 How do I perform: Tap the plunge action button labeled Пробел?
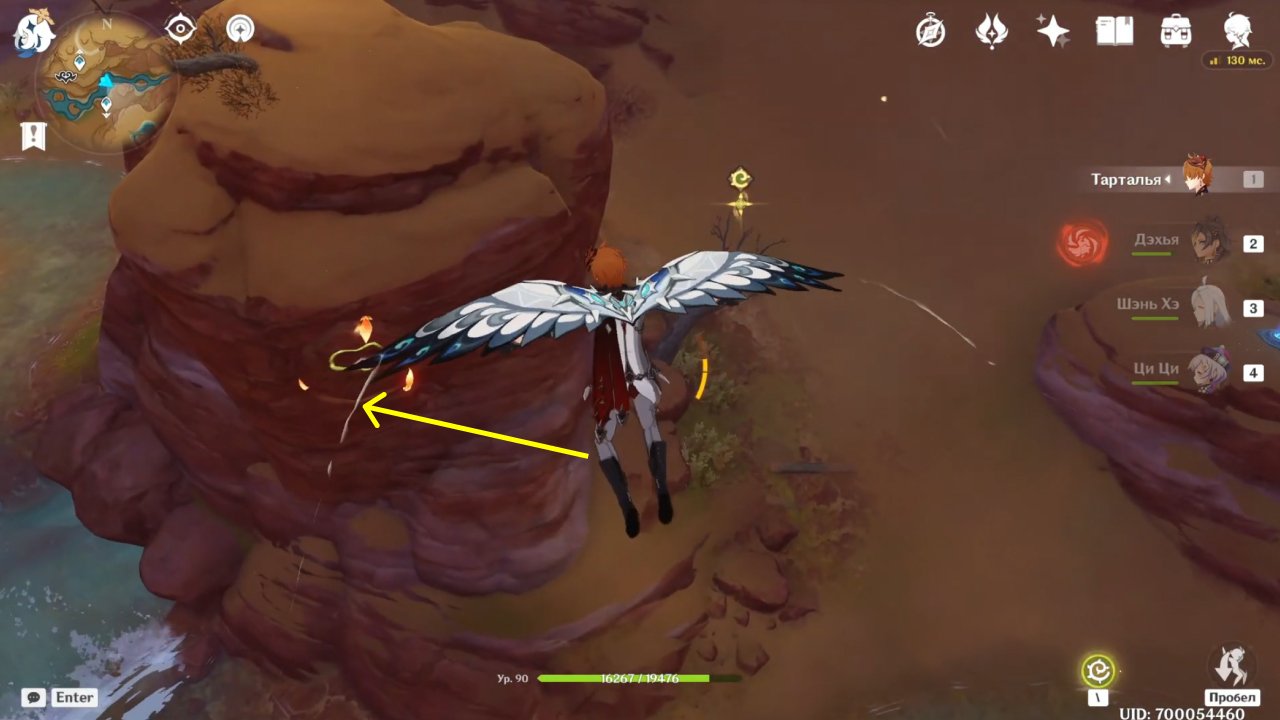click(1231, 666)
